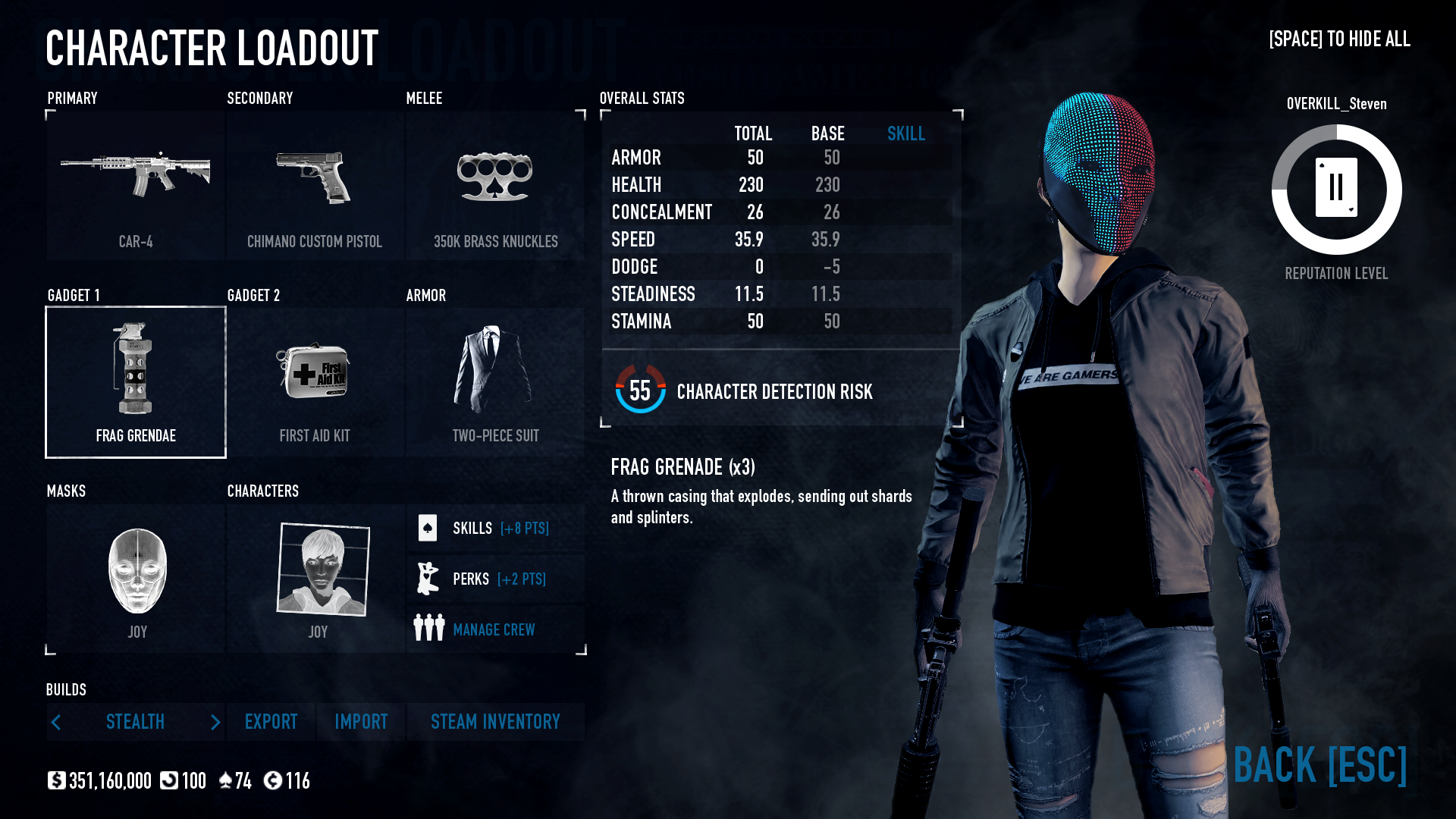
Task: Open the Steam Inventory
Action: pyautogui.click(x=495, y=722)
